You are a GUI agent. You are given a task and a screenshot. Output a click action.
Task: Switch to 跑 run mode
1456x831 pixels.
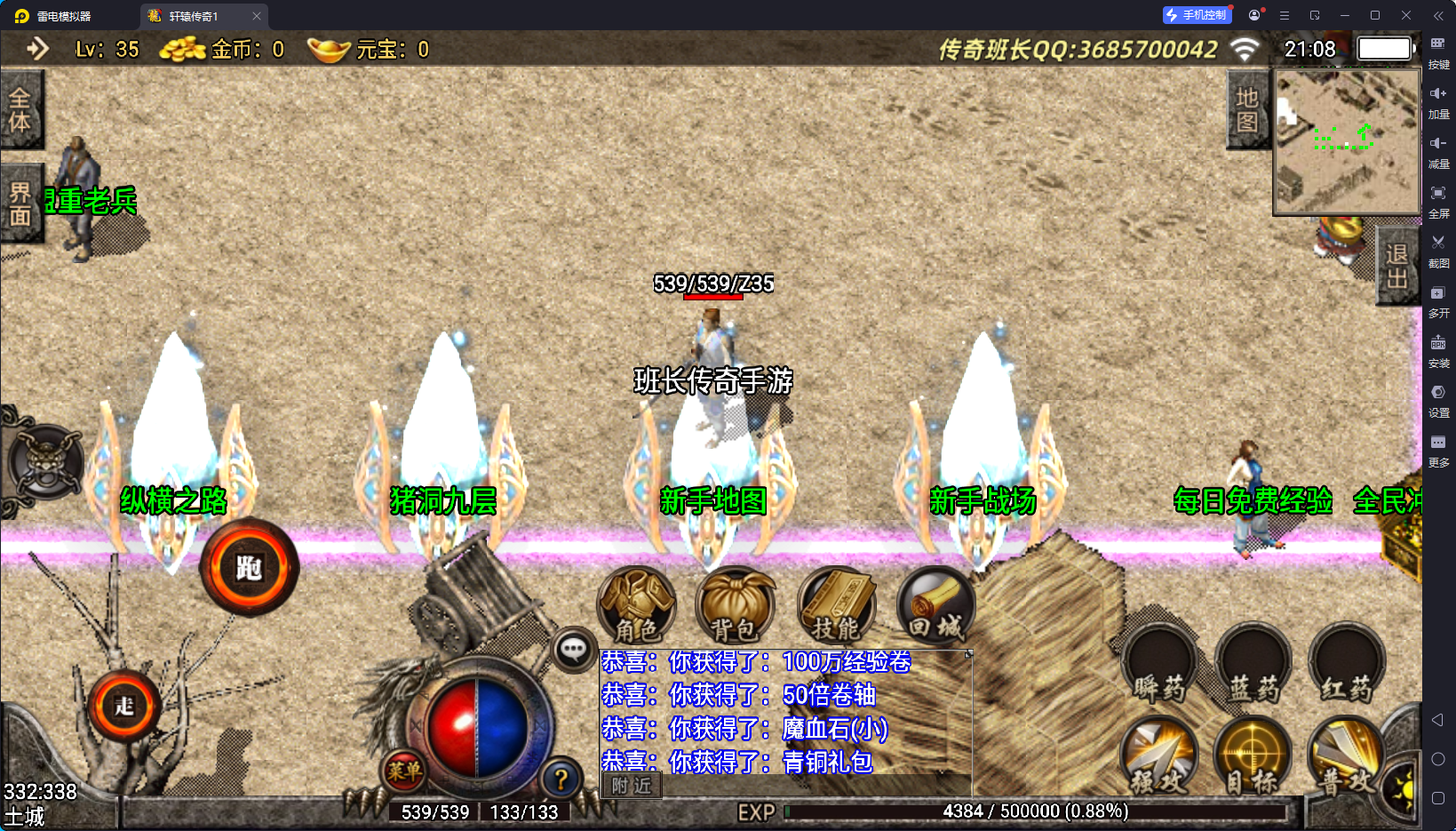coord(250,567)
